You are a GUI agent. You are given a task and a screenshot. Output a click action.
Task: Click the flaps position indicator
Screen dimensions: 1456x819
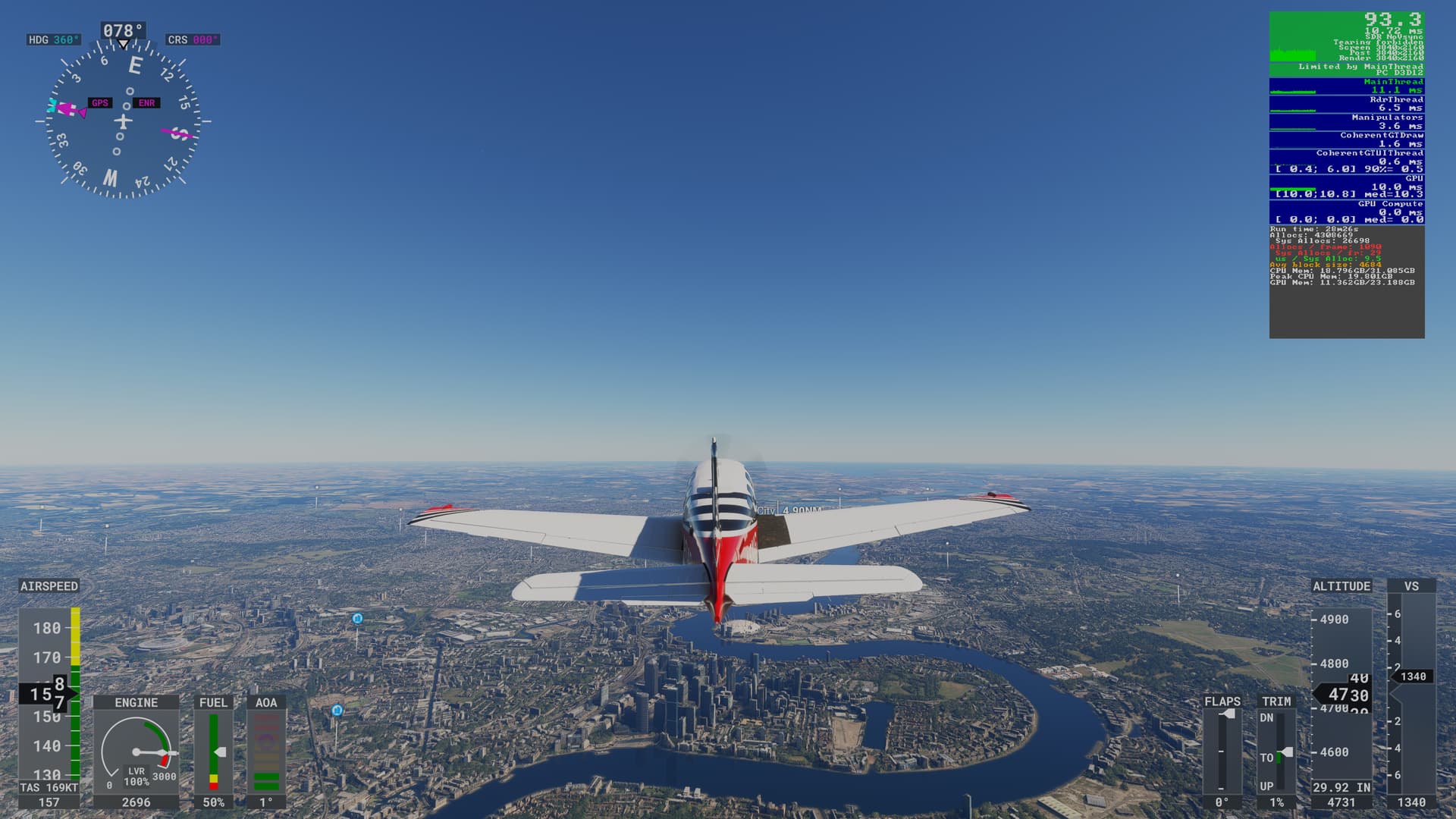point(1222,751)
